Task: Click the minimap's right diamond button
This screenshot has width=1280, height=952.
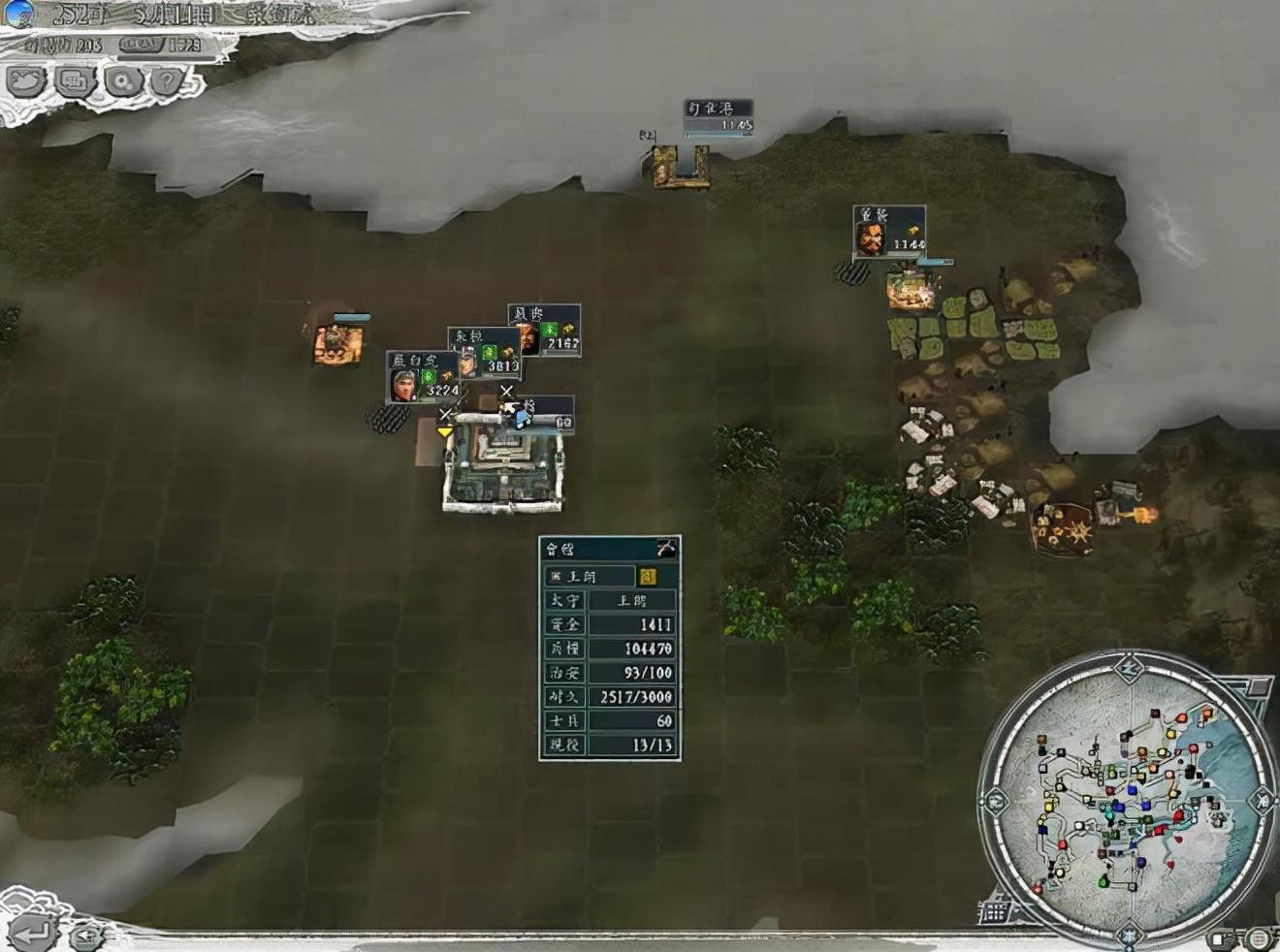Action: 1263,801
